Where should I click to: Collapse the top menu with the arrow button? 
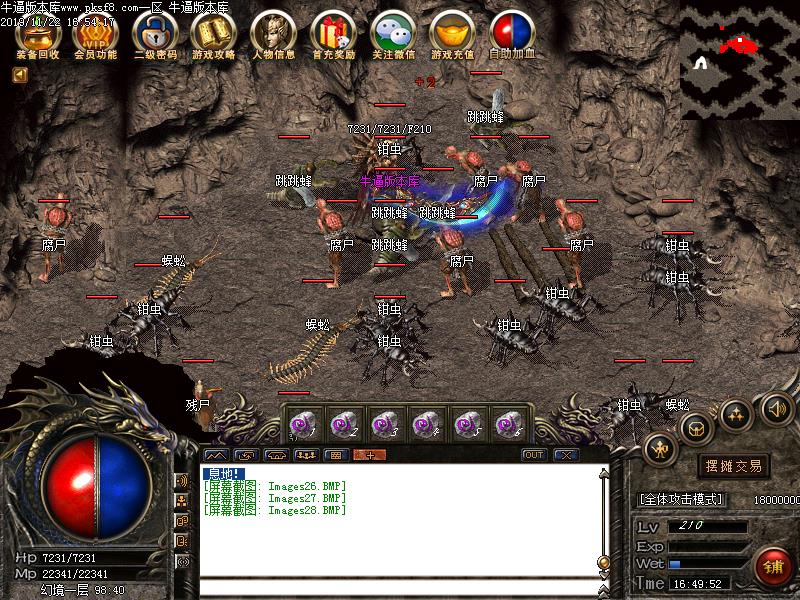click(19, 75)
